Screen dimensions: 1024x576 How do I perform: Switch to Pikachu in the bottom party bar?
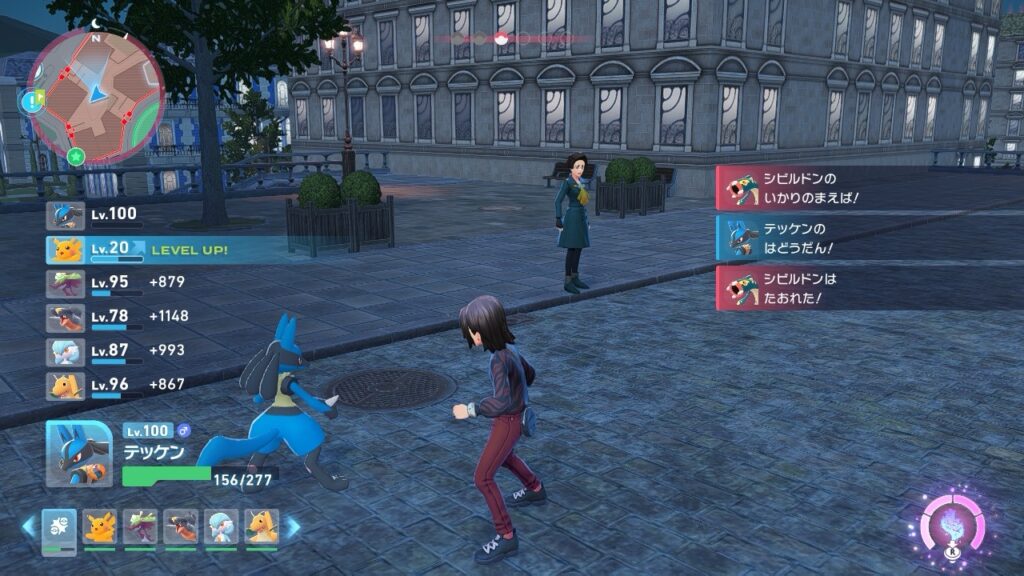pos(99,527)
